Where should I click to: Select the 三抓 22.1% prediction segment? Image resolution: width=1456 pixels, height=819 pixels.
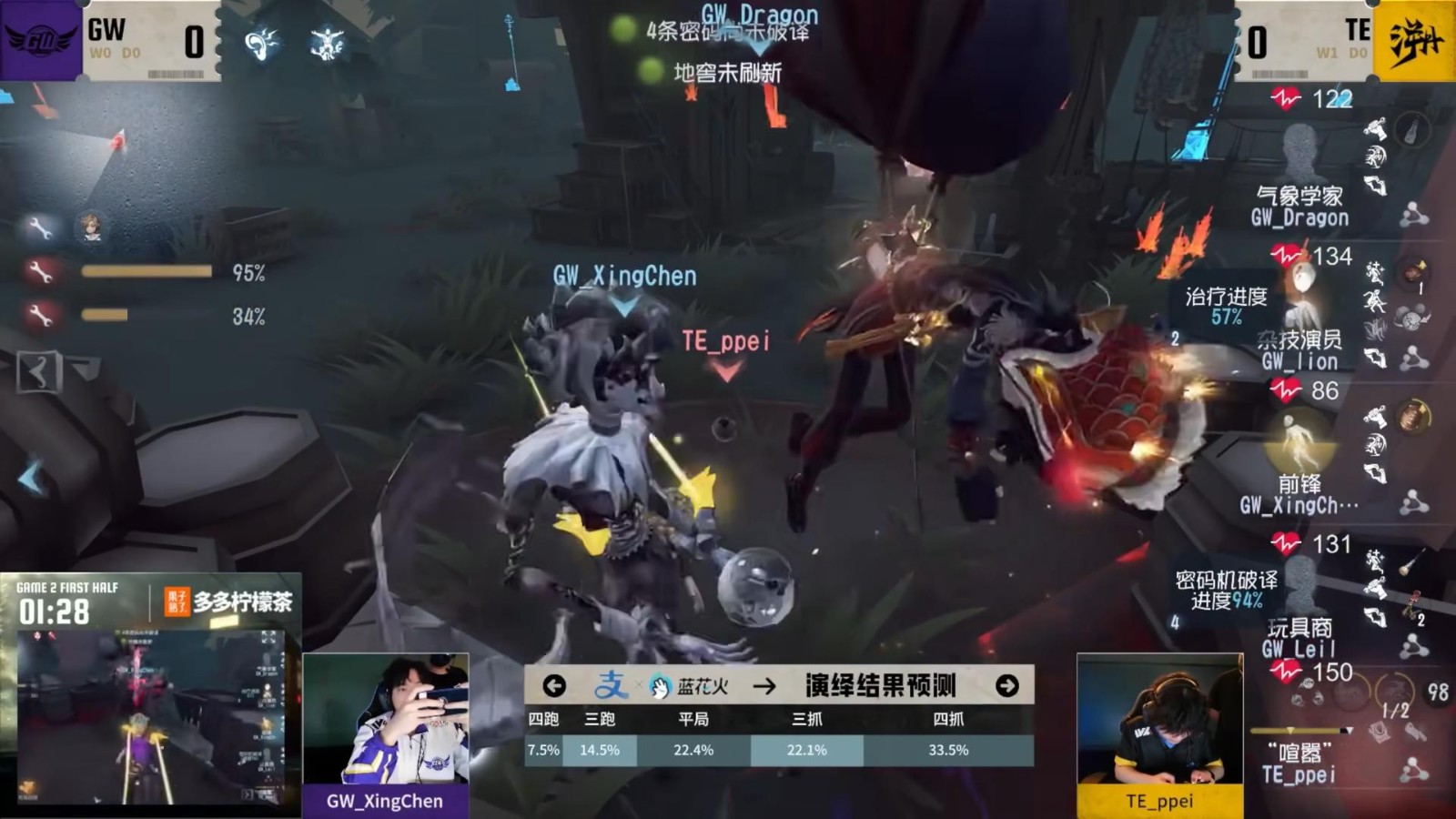coord(806,750)
